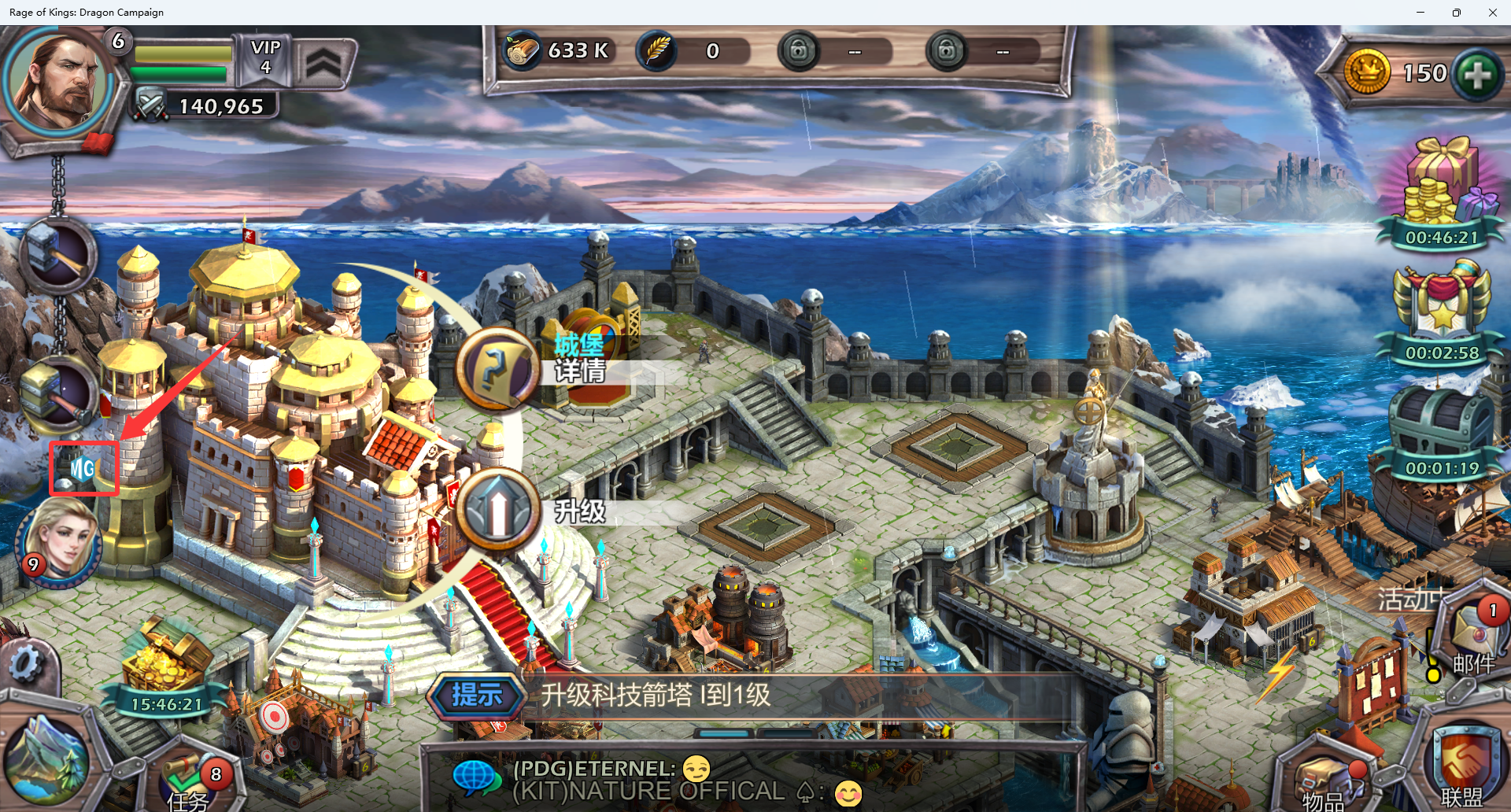Open the items bag button
Image resolution: width=1511 pixels, height=812 pixels.
(1327, 781)
